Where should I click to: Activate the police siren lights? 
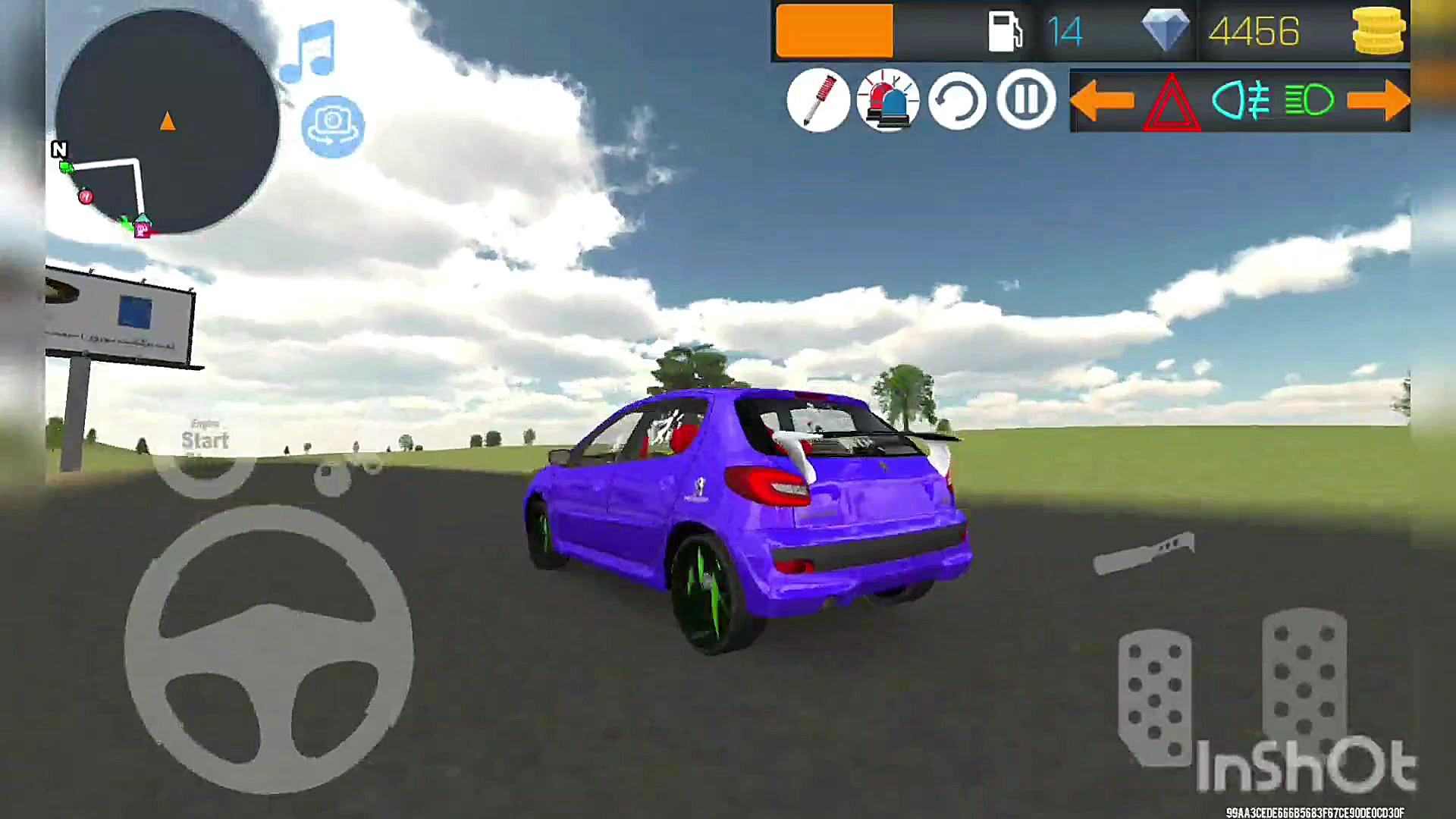point(887,100)
